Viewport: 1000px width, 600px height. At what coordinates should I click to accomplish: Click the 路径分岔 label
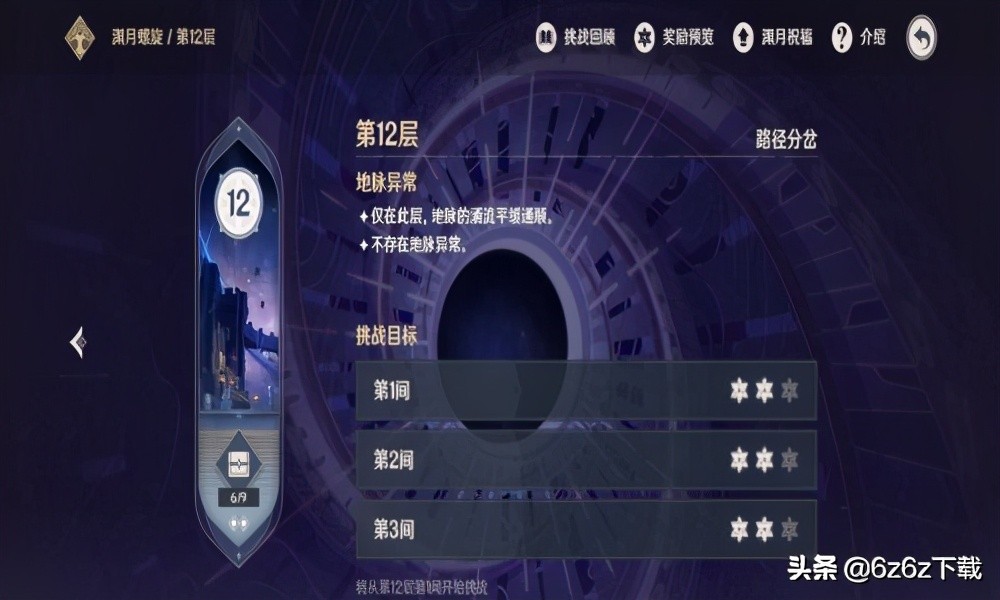click(x=785, y=139)
